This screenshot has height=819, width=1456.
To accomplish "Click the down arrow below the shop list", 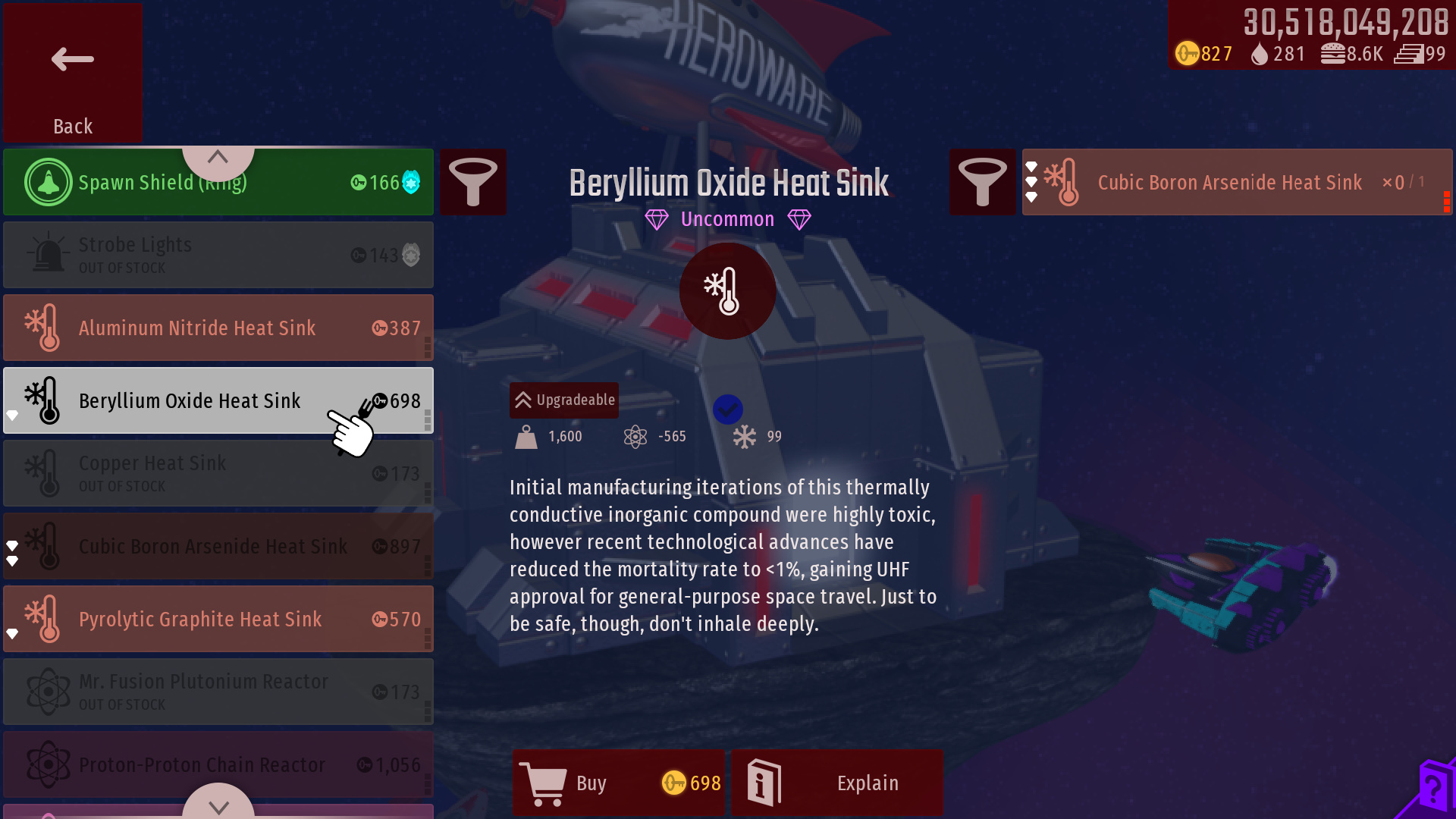I will coord(218,805).
